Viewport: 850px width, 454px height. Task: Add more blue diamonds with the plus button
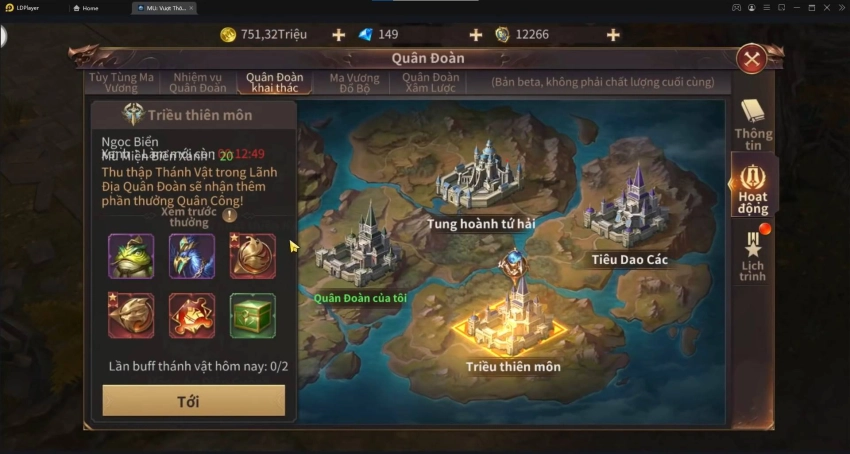point(475,35)
